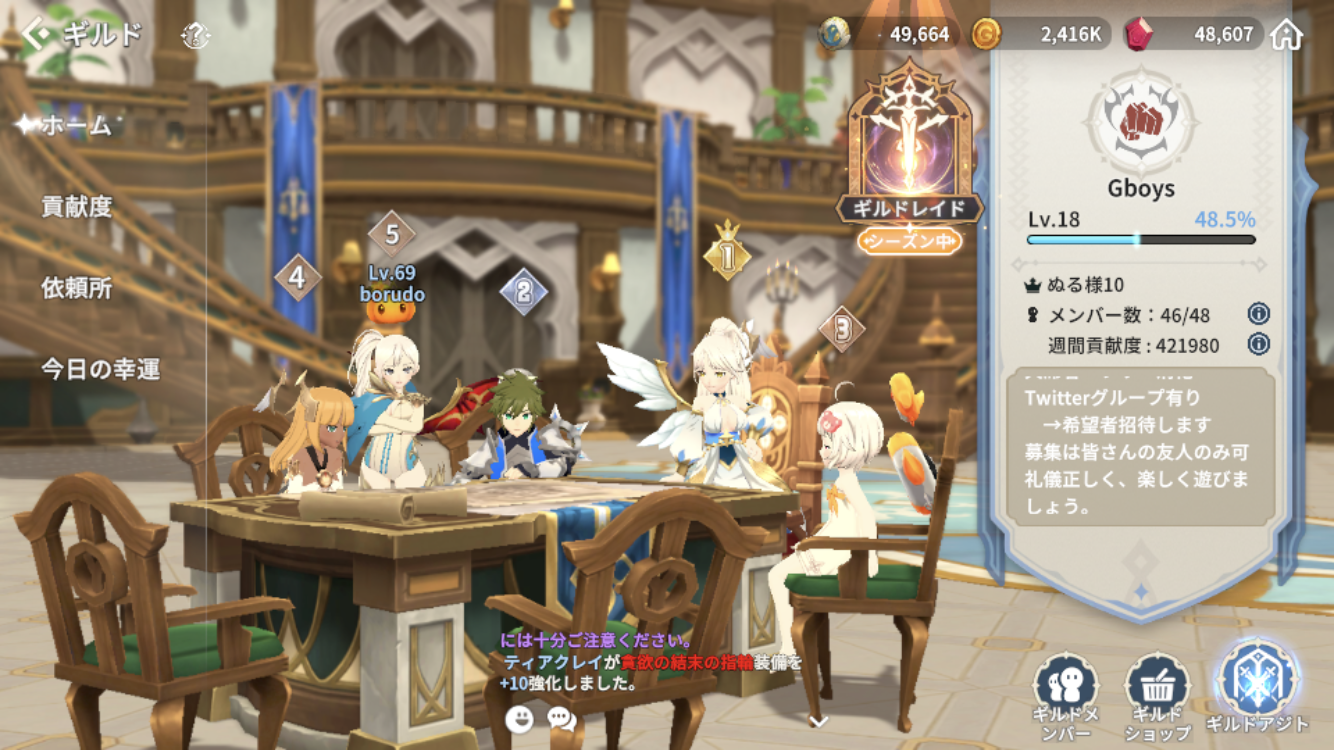Select the rank 2 seat marker
This screenshot has width=1334, height=750.
(x=523, y=292)
